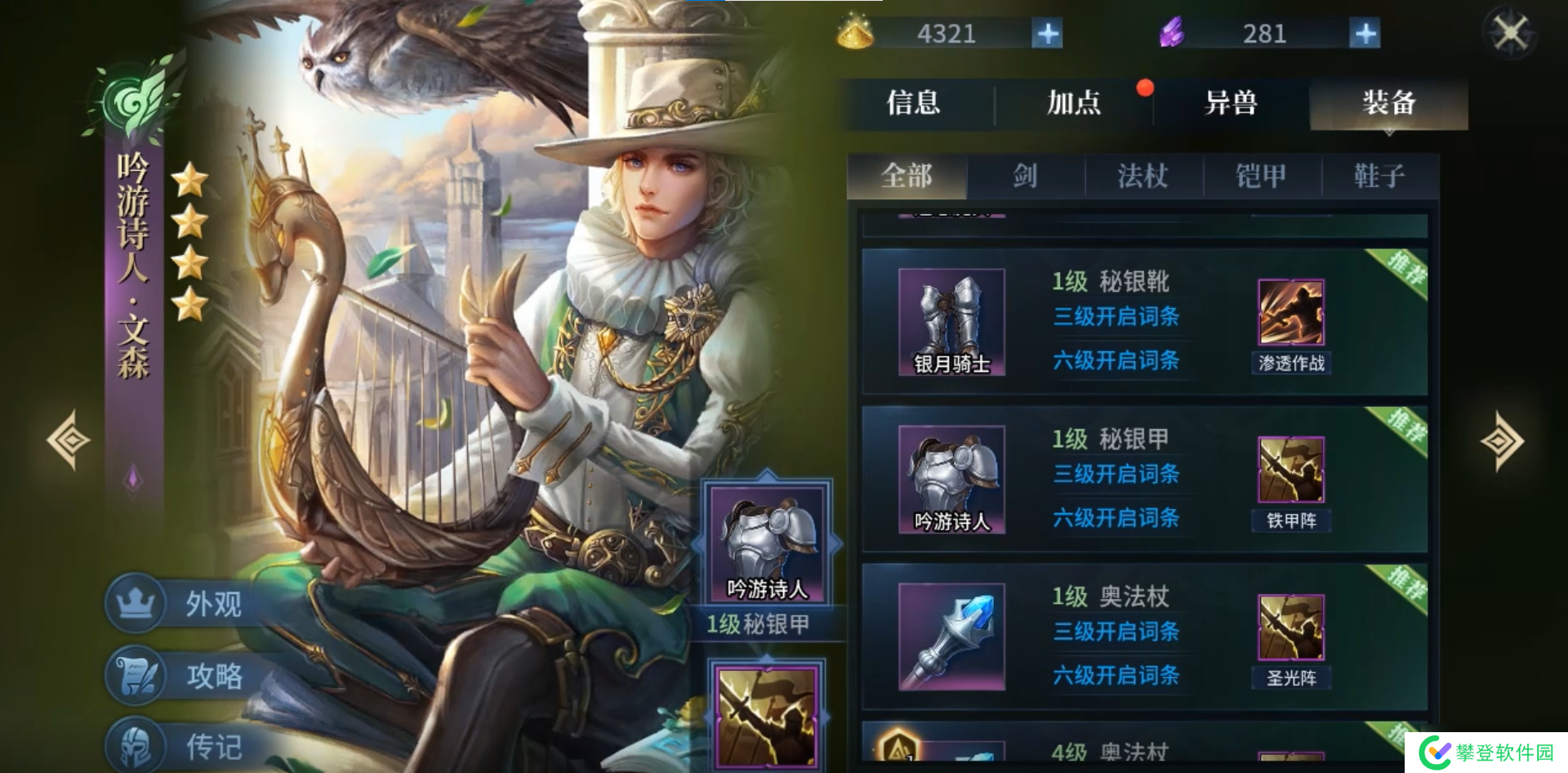
Task: Add gold with the plus button
Action: pos(1047,34)
